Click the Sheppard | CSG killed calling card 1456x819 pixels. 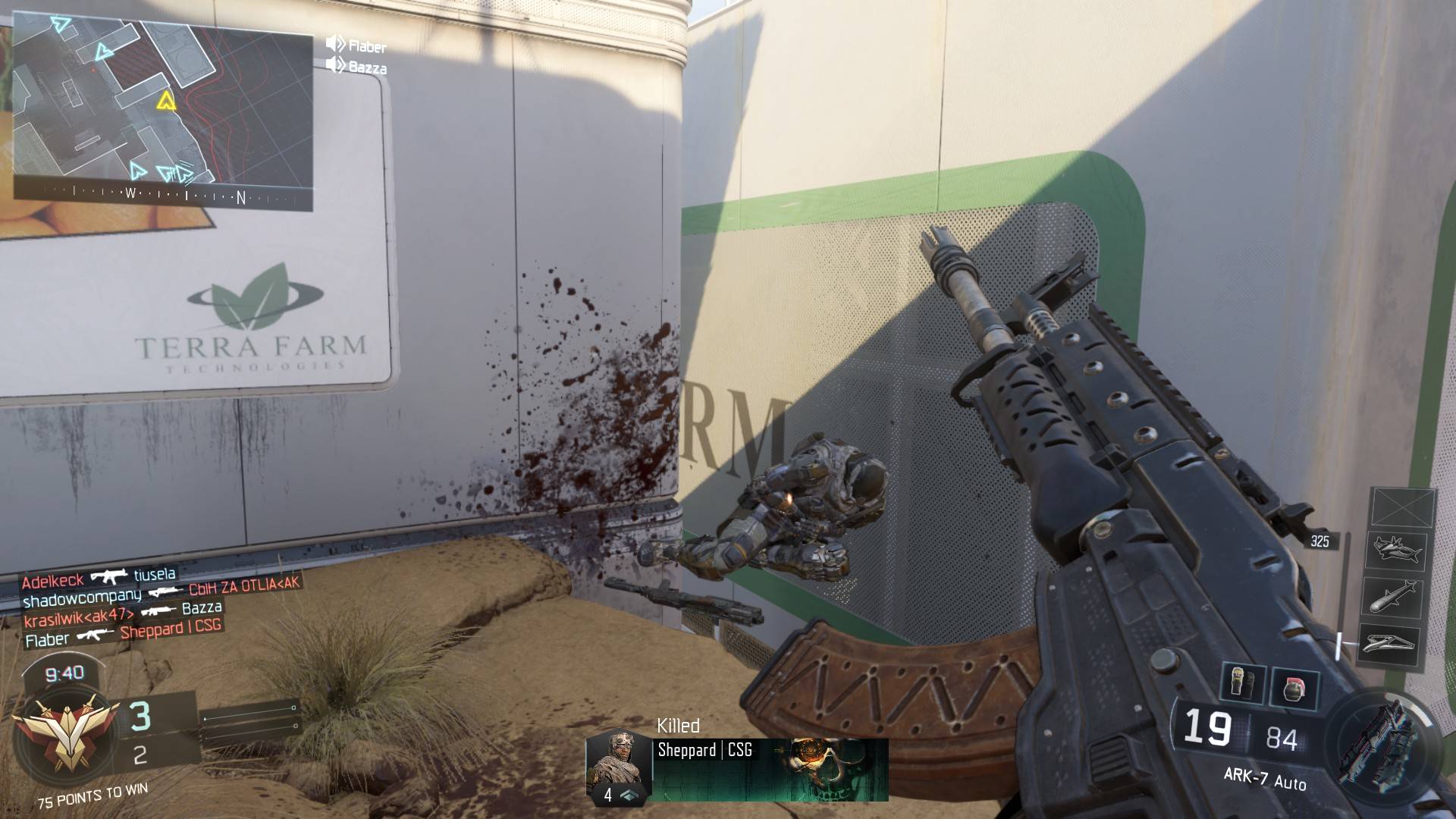click(770, 770)
